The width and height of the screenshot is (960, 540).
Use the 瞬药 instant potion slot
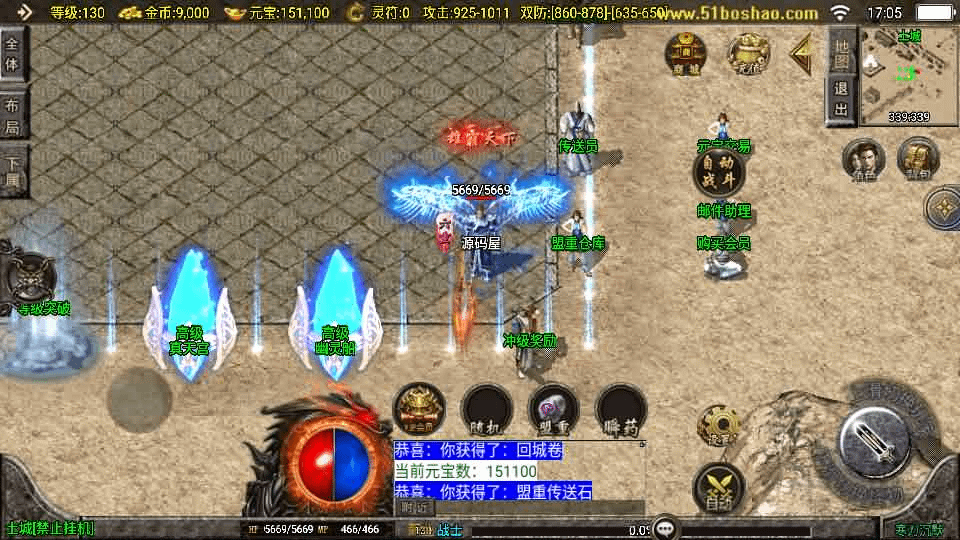[621, 410]
